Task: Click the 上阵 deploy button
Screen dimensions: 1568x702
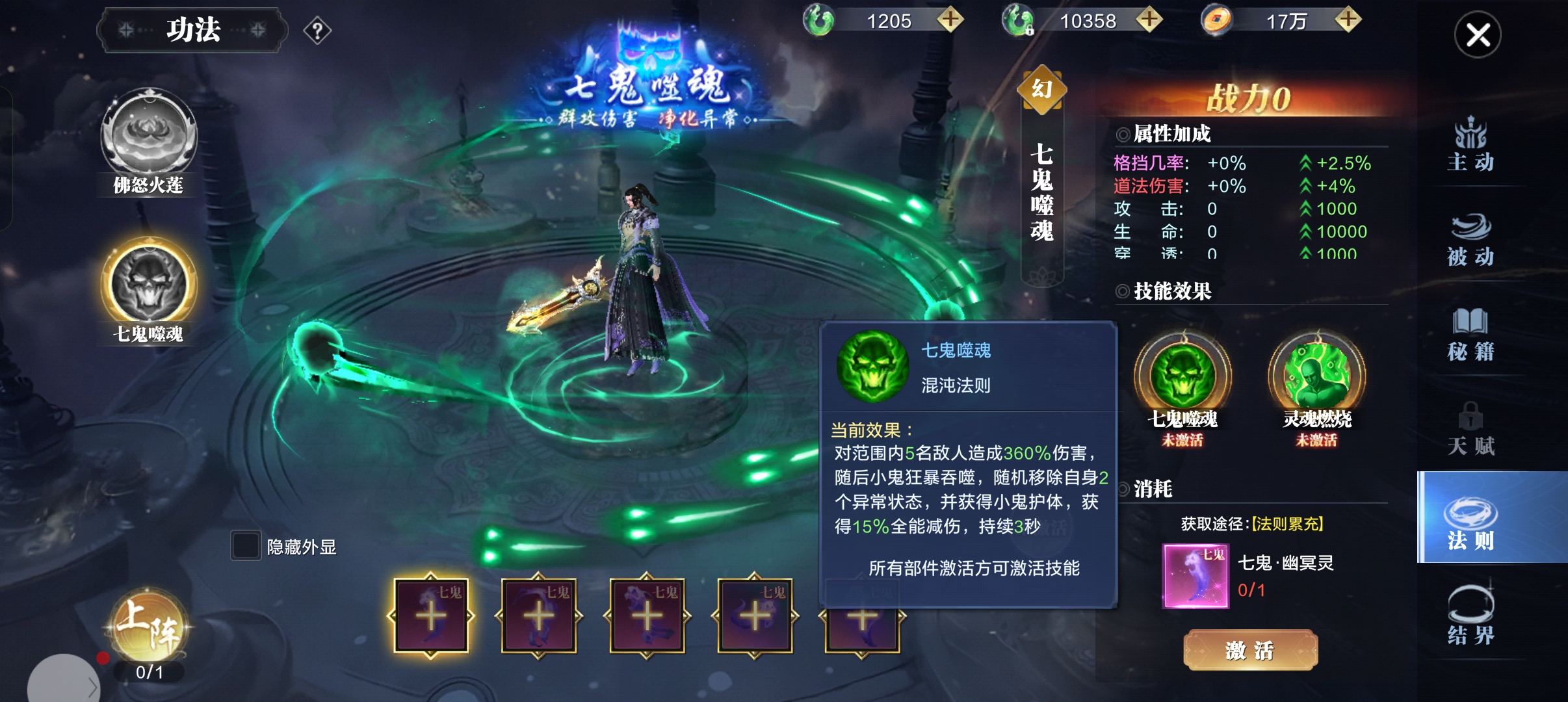Action: [x=150, y=626]
